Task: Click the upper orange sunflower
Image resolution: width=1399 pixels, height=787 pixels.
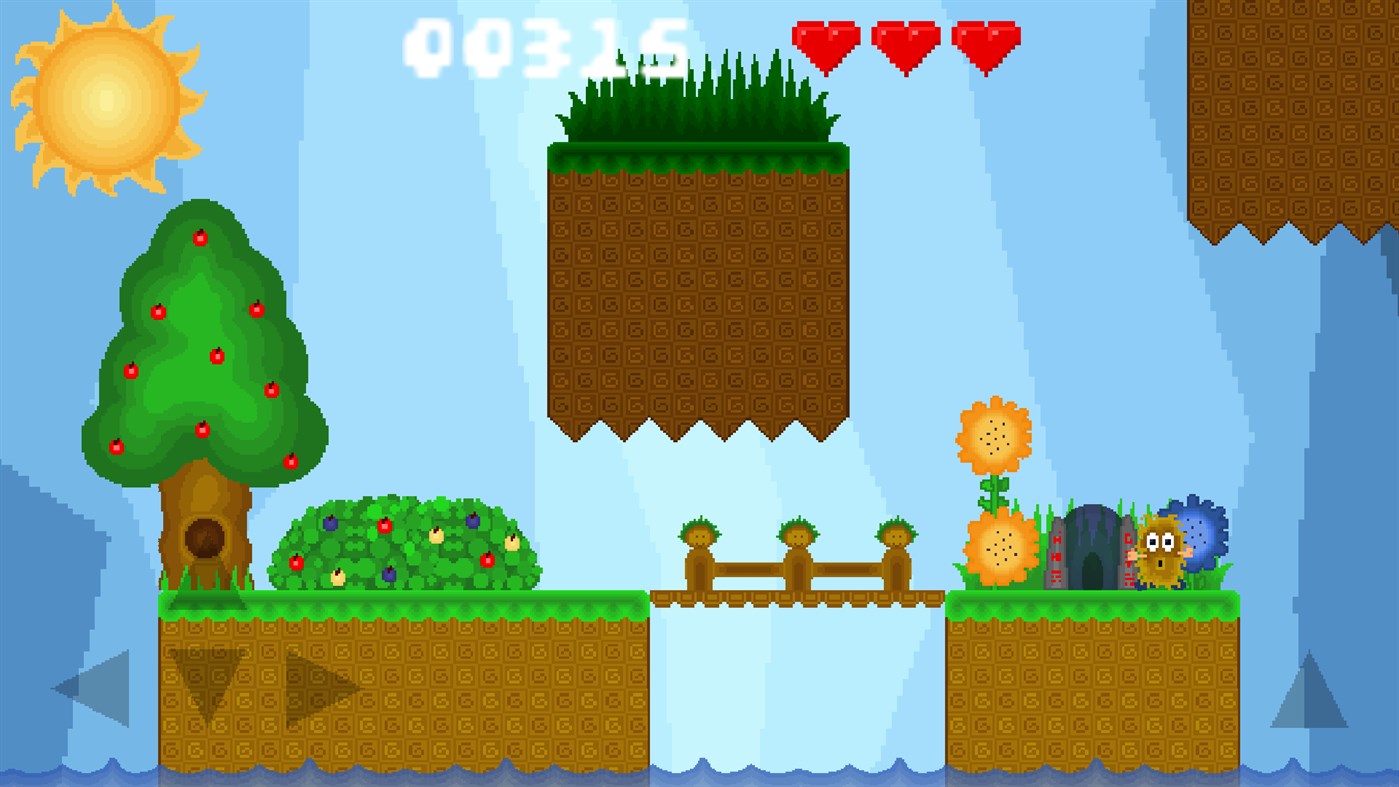Action: 992,435
